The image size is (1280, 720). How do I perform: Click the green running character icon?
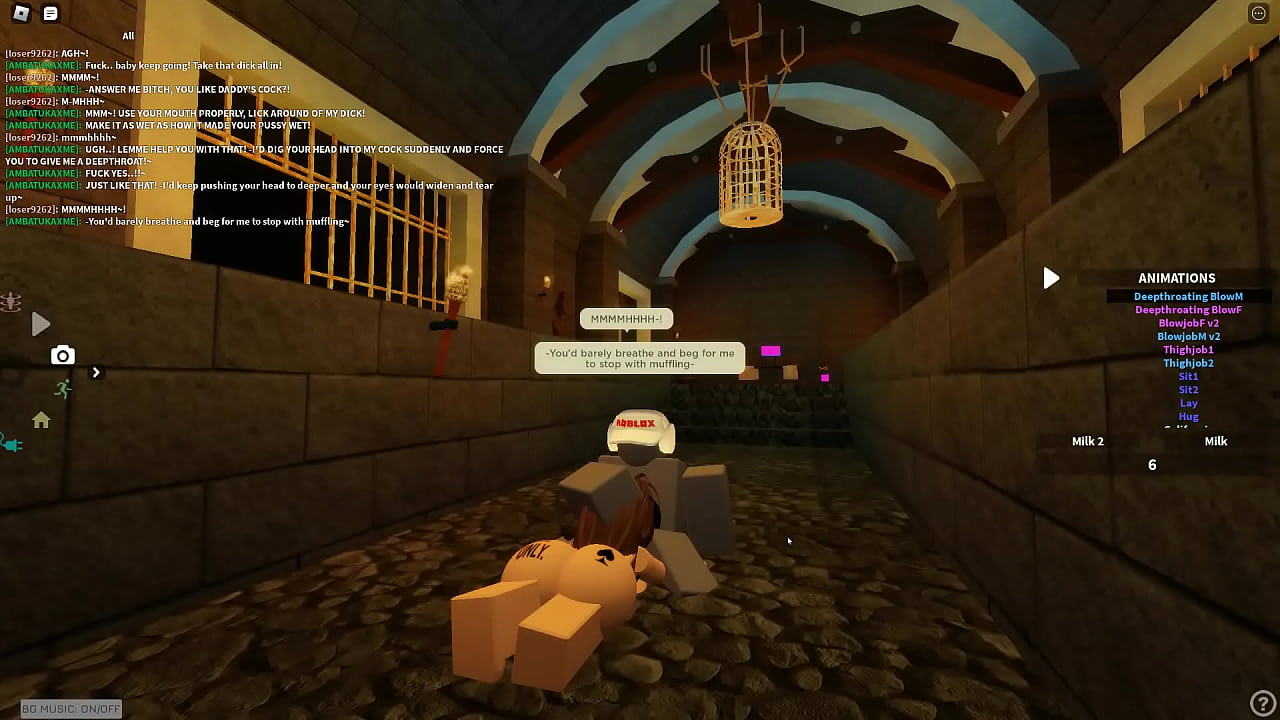(x=62, y=390)
